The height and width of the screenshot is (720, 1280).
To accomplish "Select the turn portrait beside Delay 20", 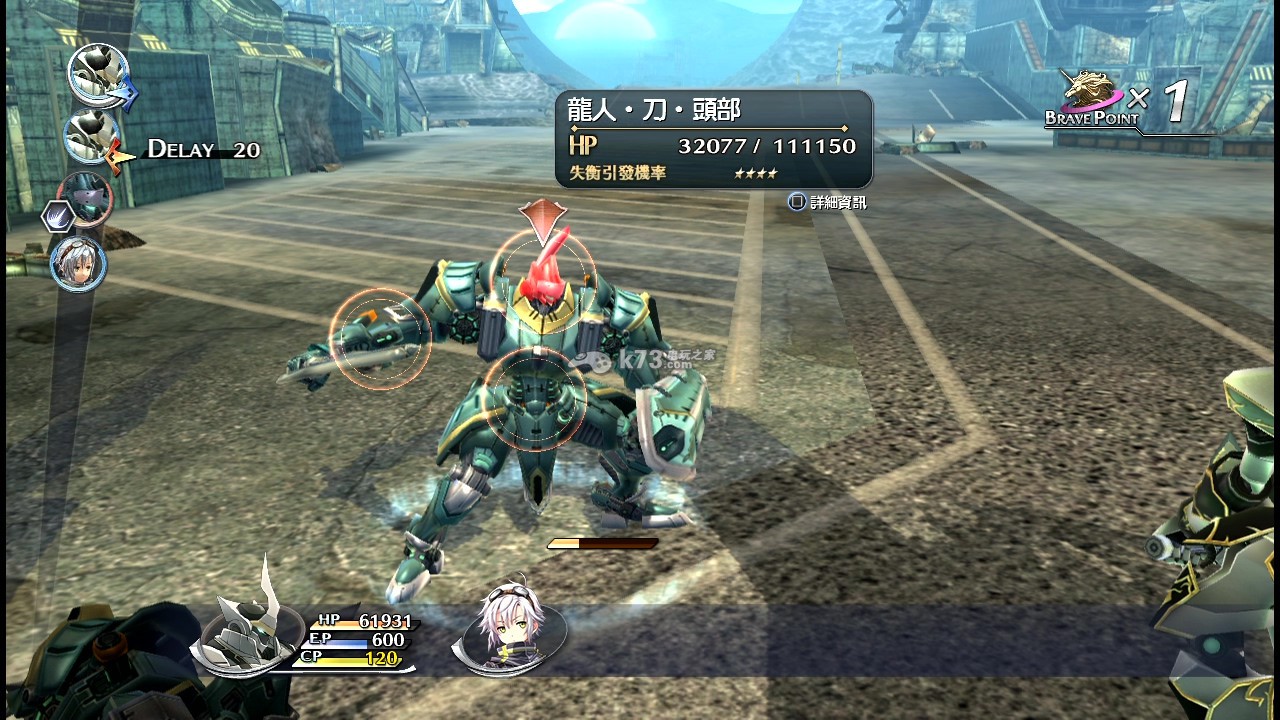I will click(x=93, y=137).
